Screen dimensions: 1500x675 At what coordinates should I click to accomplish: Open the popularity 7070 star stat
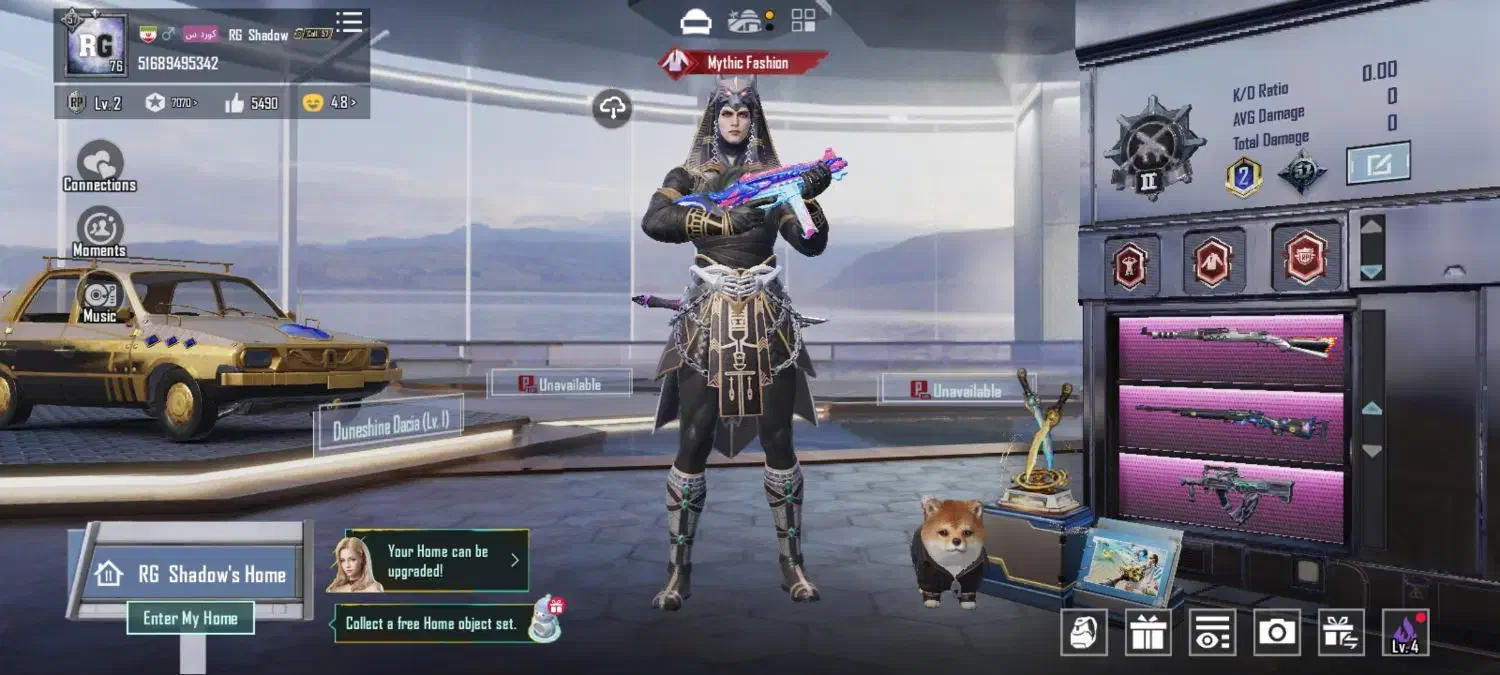point(170,102)
